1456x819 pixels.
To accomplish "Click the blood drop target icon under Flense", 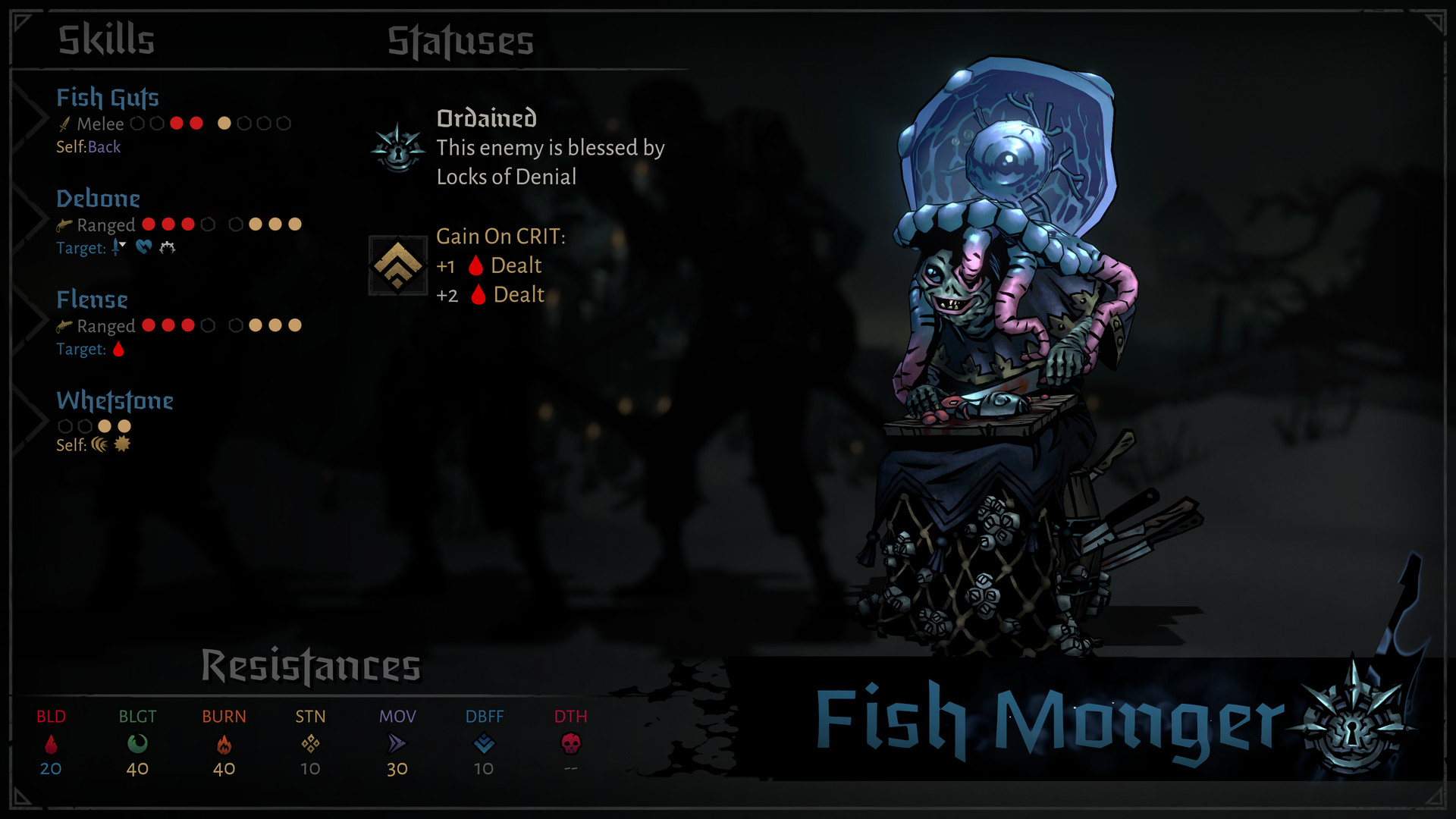I will [x=118, y=350].
